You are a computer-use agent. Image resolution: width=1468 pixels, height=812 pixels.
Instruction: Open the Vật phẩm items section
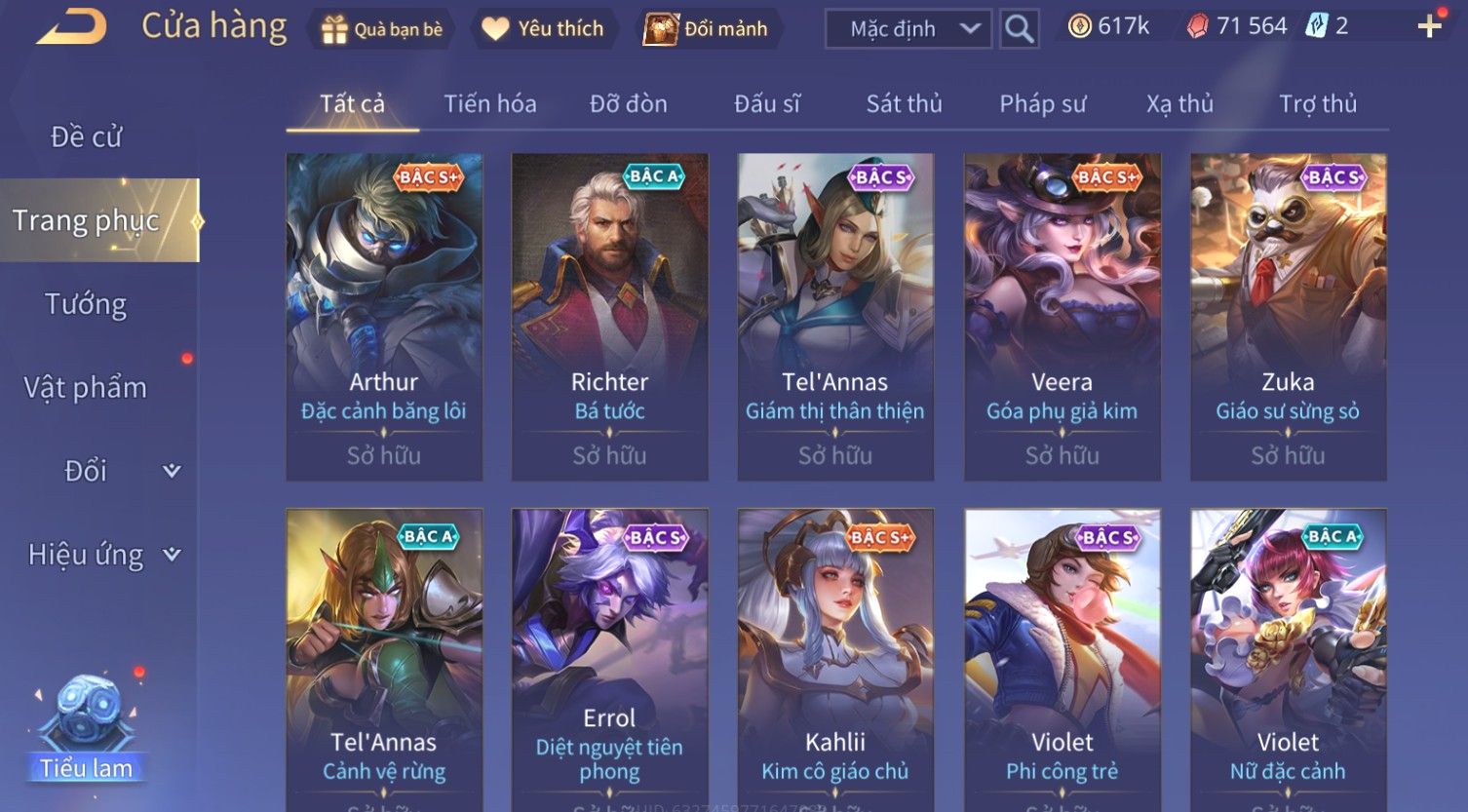pos(86,388)
